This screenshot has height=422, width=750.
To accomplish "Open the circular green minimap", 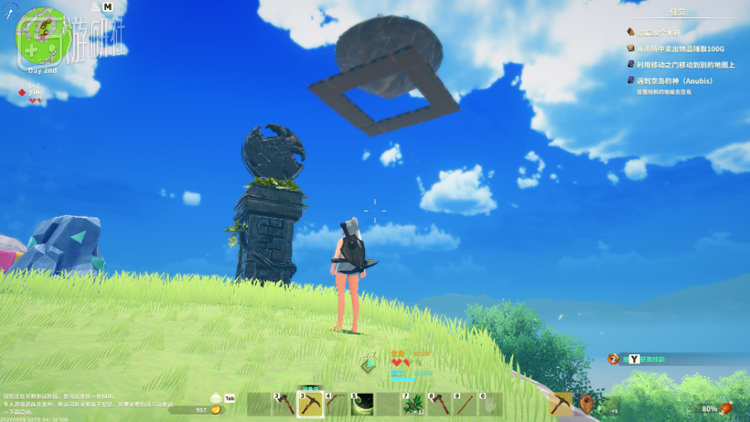I will point(40,37).
